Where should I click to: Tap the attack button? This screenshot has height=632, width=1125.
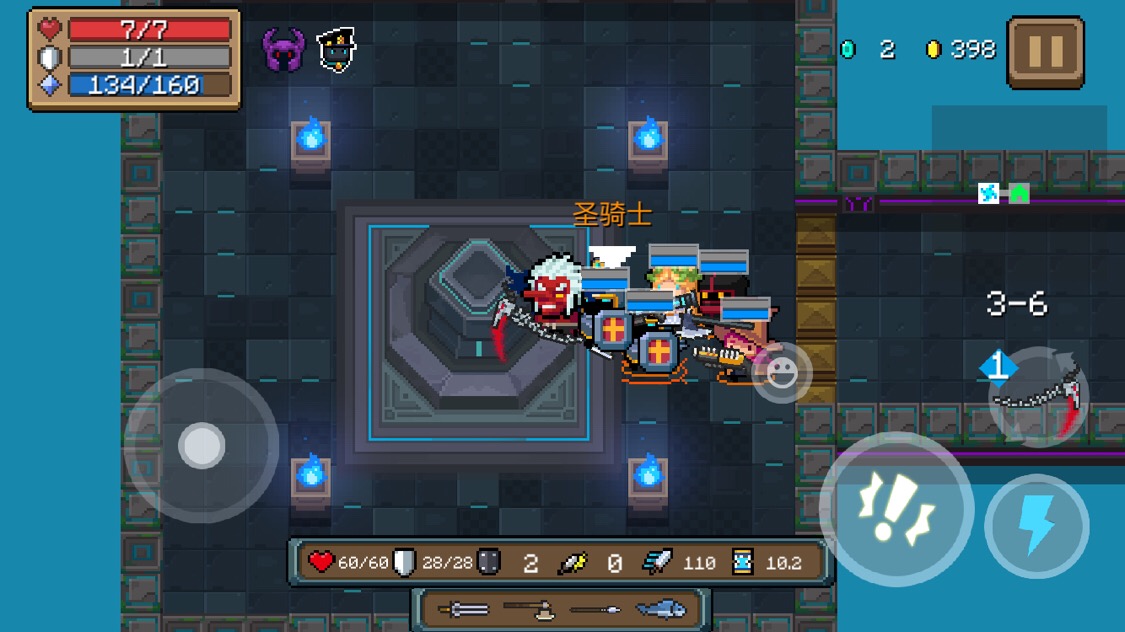tap(896, 510)
